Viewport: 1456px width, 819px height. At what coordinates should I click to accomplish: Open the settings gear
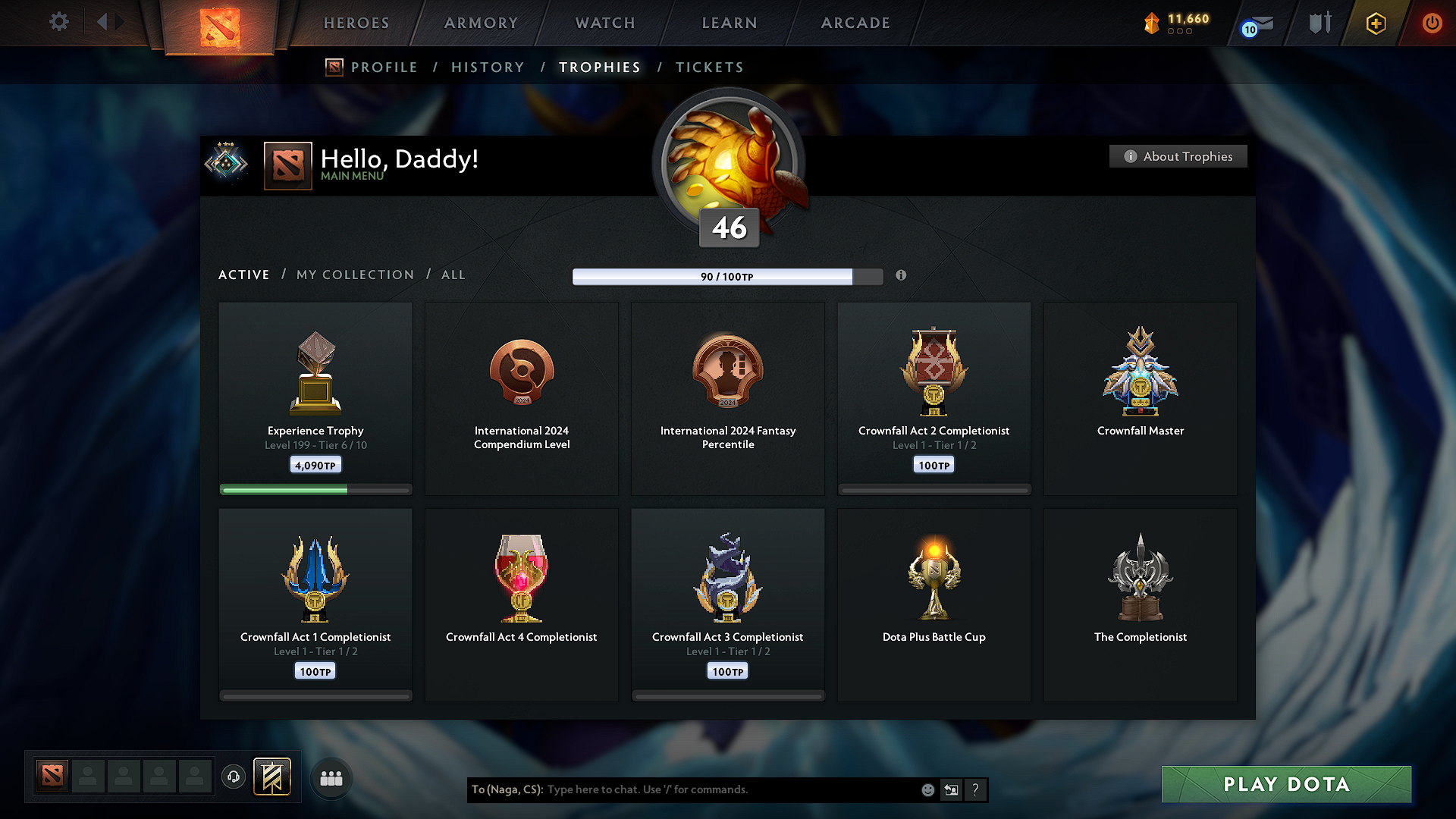(x=58, y=22)
